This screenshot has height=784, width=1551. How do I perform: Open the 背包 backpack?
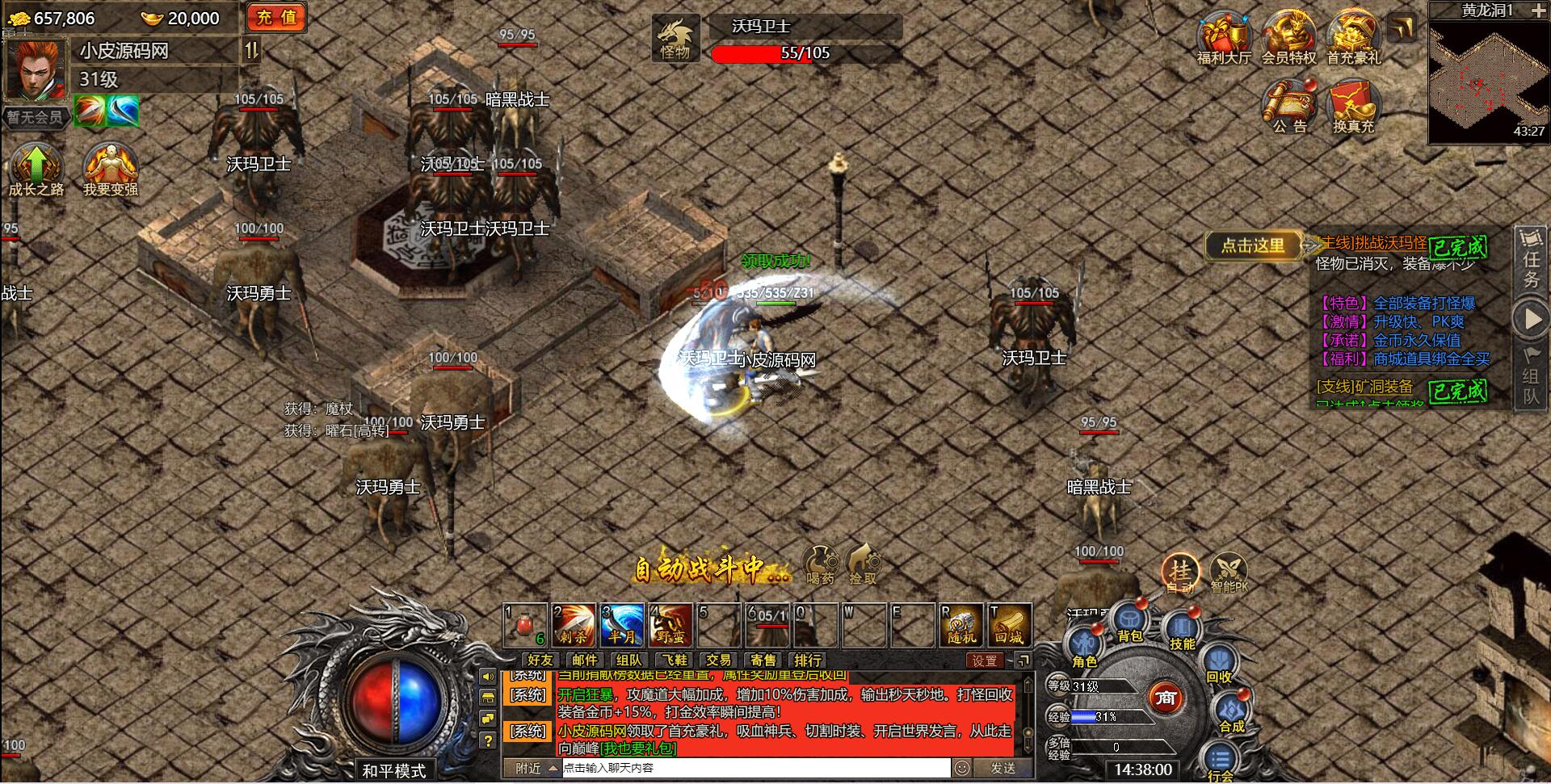tap(1129, 624)
